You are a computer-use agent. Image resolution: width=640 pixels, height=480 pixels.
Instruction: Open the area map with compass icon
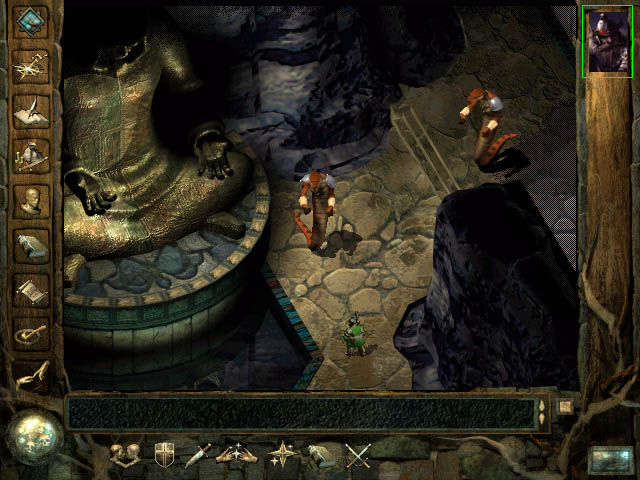pos(30,64)
